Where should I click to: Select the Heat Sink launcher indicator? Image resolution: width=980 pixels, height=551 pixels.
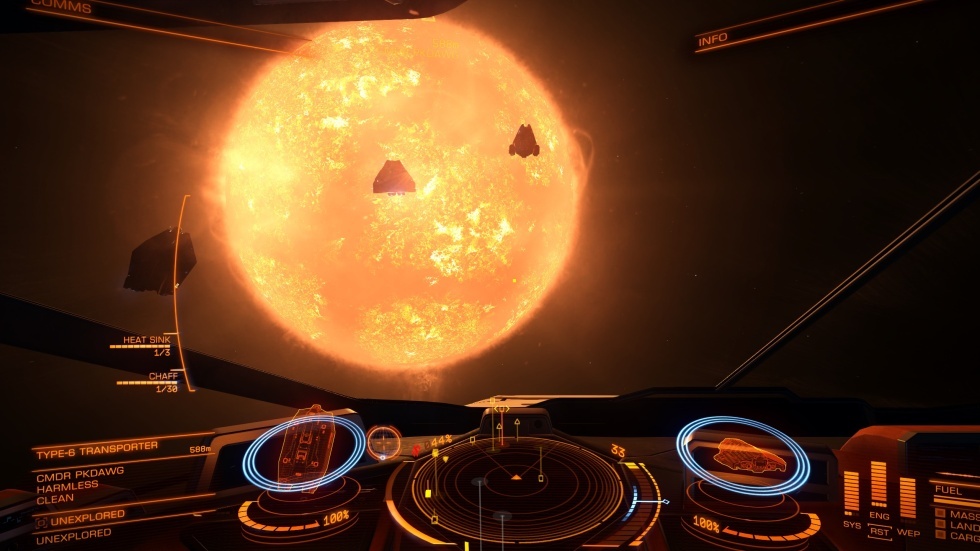tap(146, 345)
